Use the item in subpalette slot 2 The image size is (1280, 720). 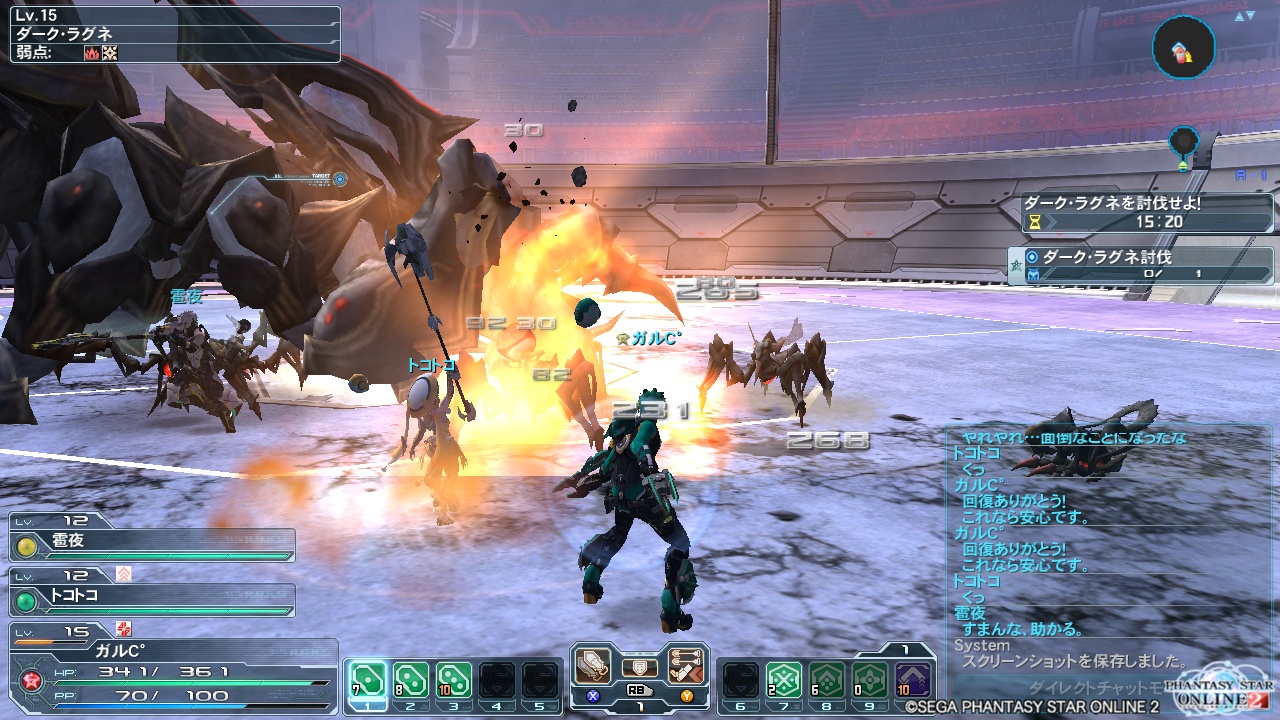point(410,679)
